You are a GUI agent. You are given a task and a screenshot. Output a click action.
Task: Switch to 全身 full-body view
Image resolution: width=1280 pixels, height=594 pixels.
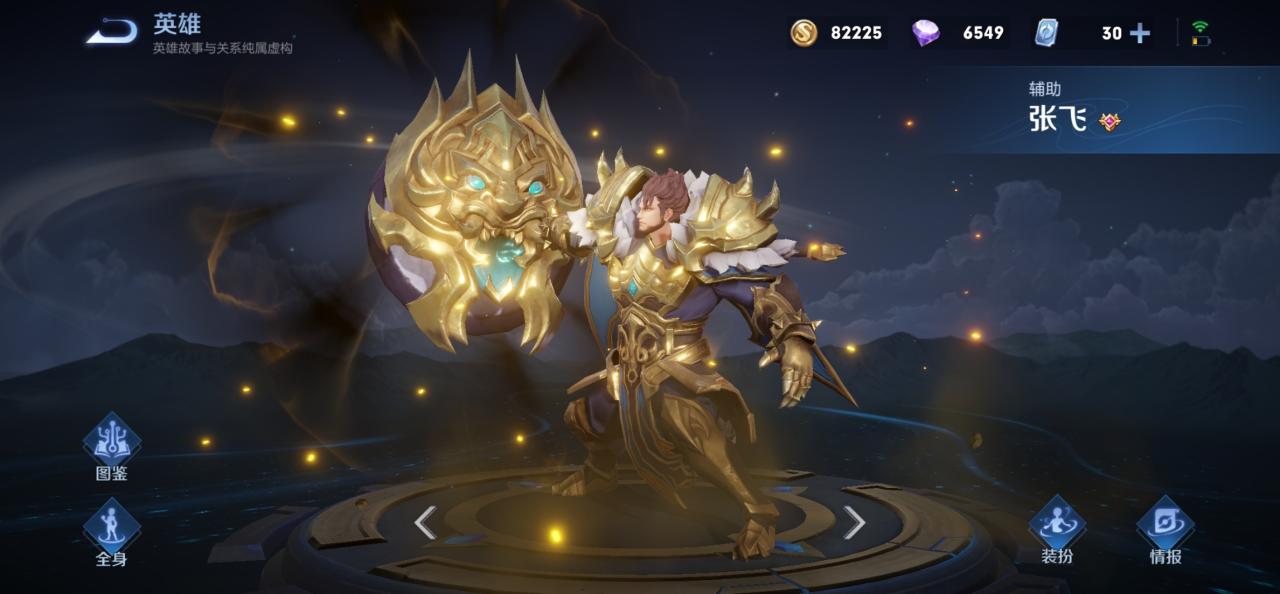tap(111, 529)
